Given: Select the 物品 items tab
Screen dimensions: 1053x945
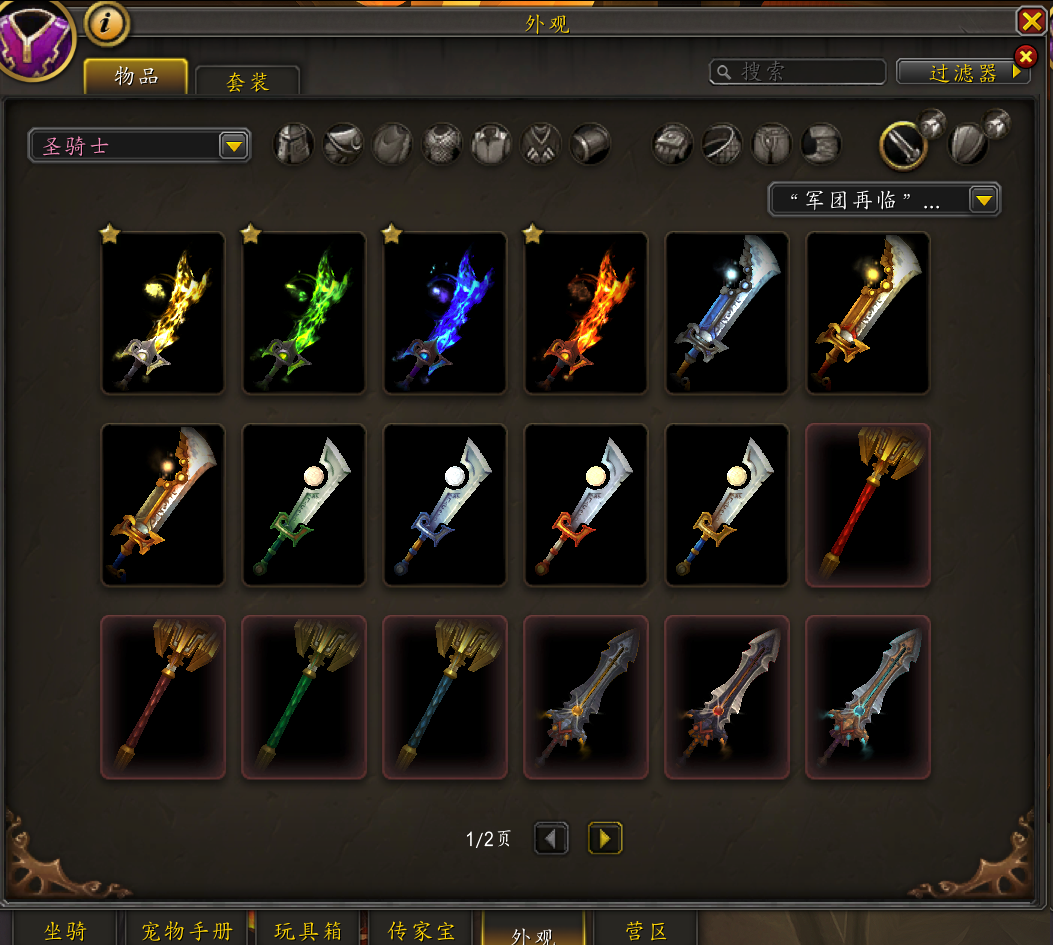Looking at the screenshot, I should (136, 77).
